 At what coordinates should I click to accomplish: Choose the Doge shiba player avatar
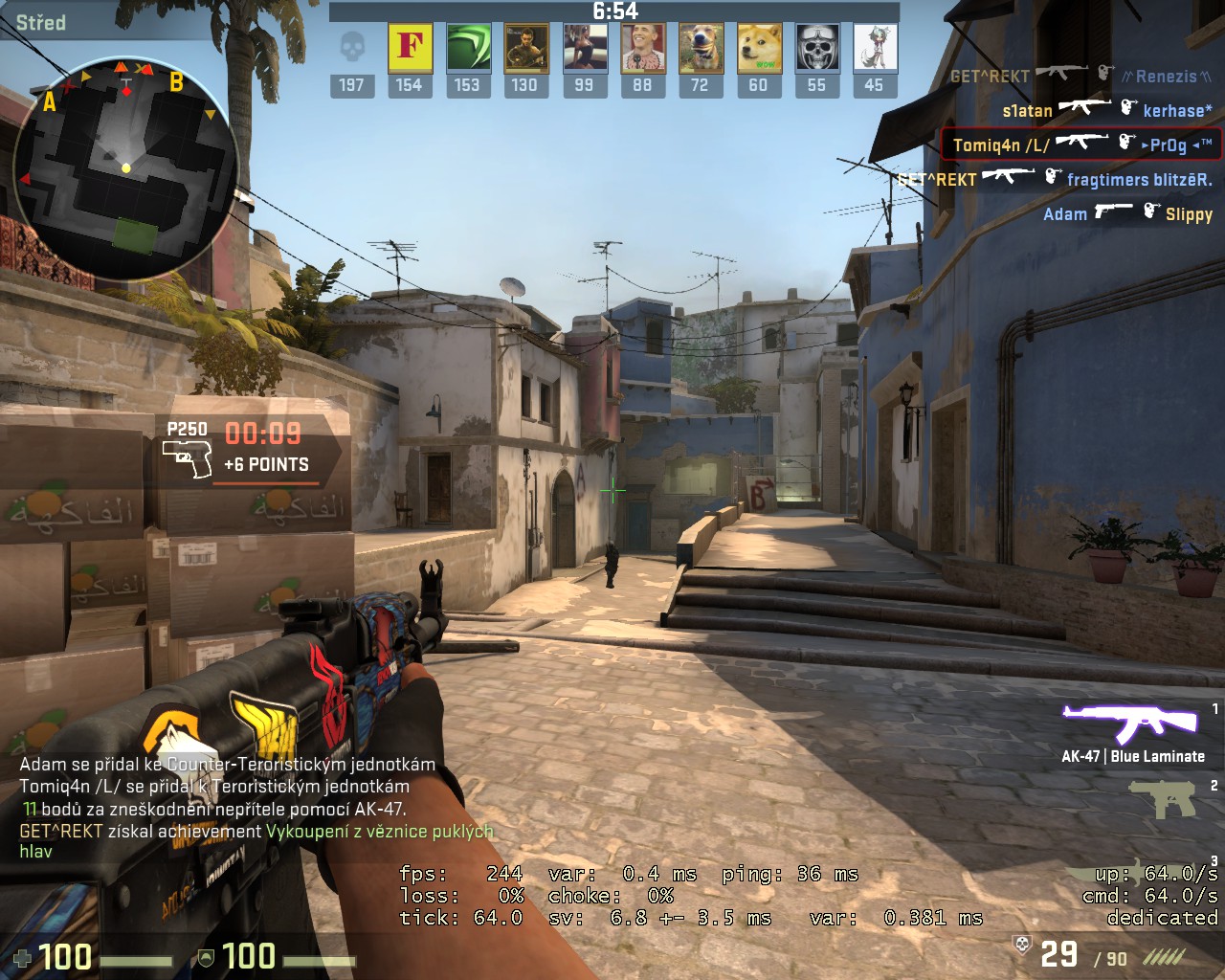pyautogui.click(x=758, y=48)
